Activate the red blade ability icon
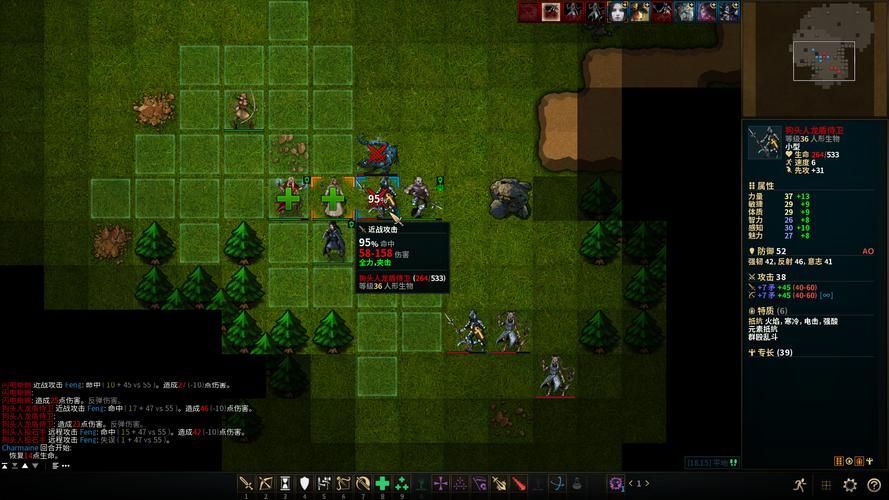 (519, 484)
